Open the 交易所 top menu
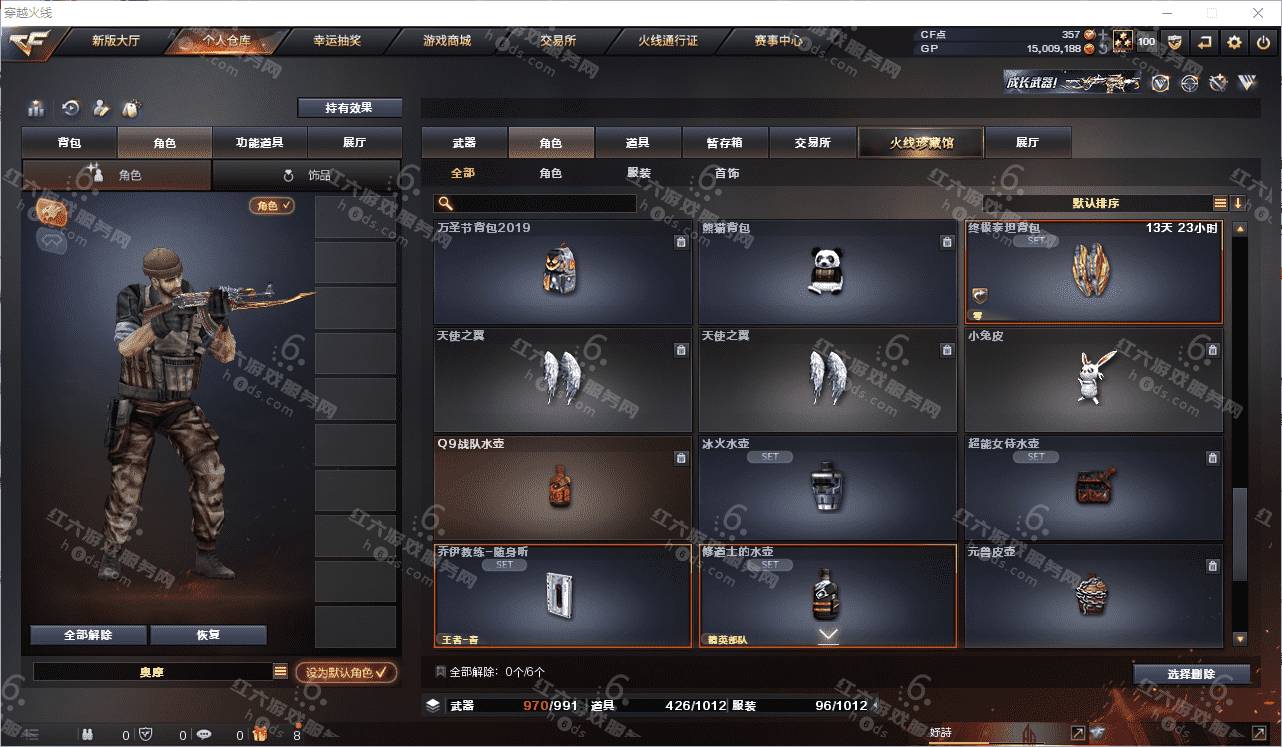 pyautogui.click(x=558, y=41)
